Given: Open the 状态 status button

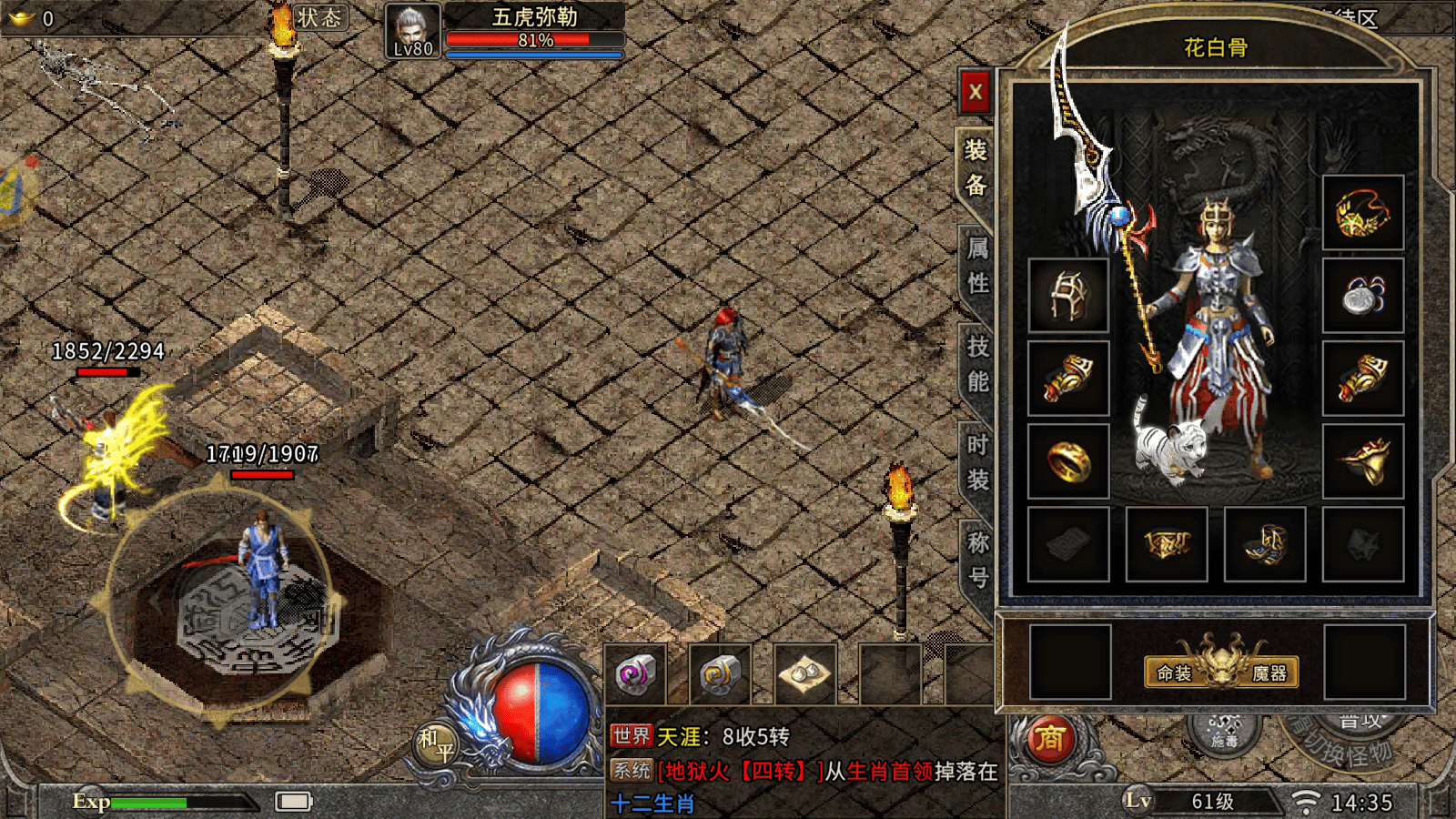Looking at the screenshot, I should [x=319, y=17].
